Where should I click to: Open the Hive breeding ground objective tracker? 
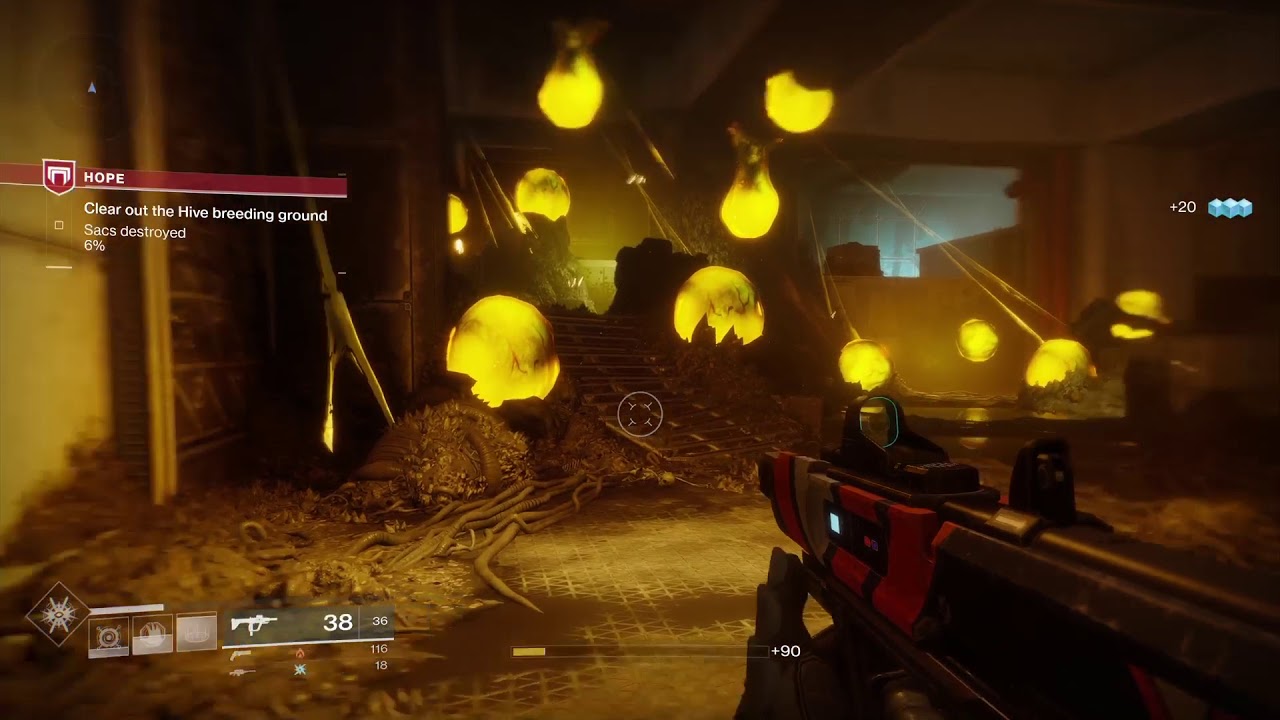click(205, 214)
